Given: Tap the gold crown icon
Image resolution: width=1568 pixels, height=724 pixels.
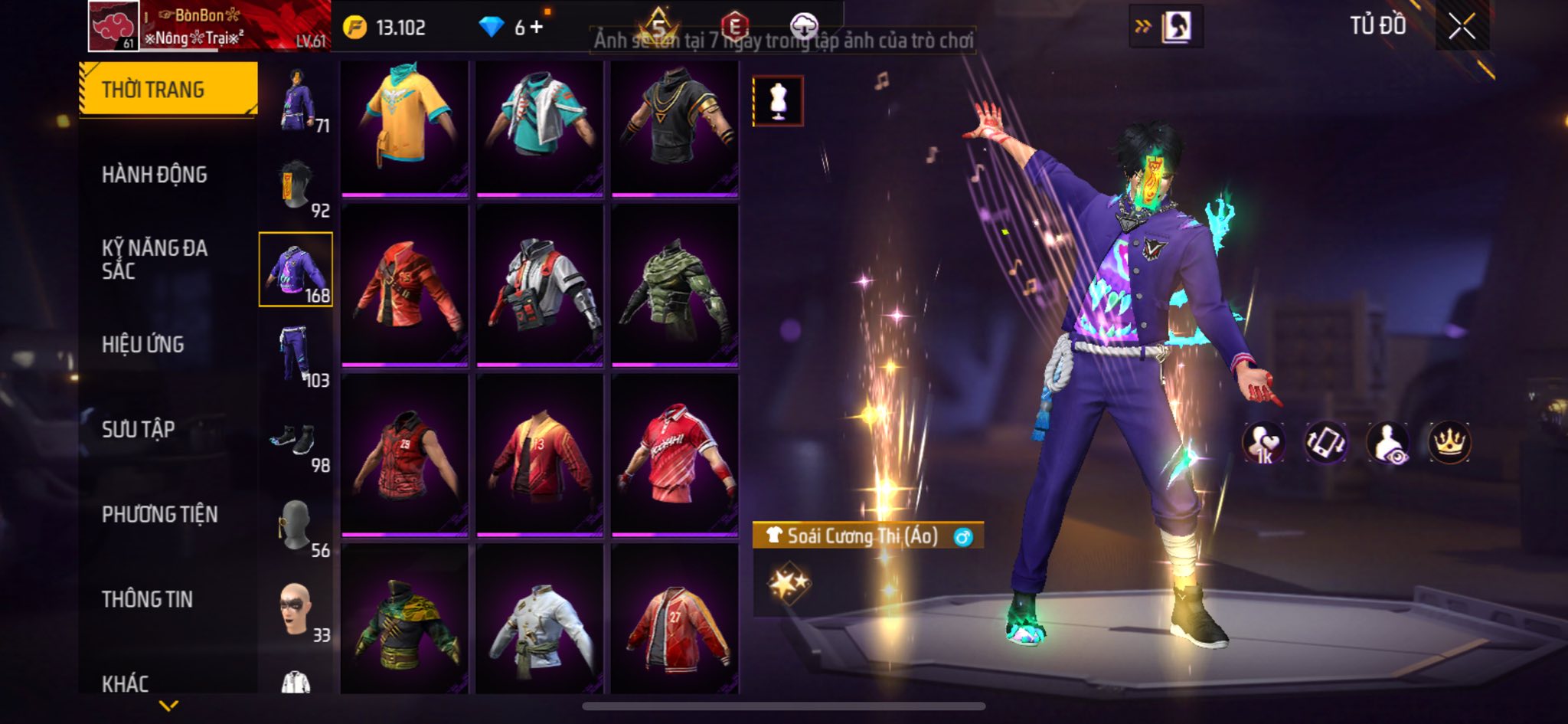Looking at the screenshot, I should click(1449, 442).
